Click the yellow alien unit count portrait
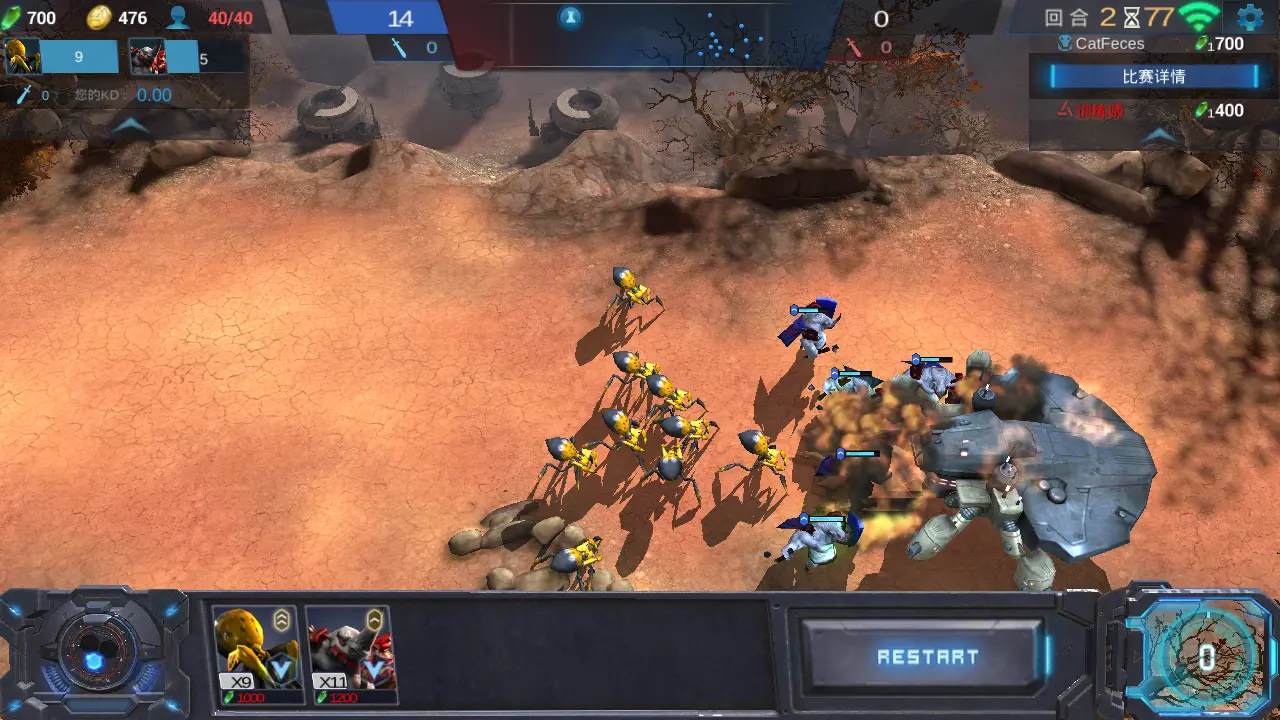The width and height of the screenshot is (1280, 720). click(x=22, y=57)
